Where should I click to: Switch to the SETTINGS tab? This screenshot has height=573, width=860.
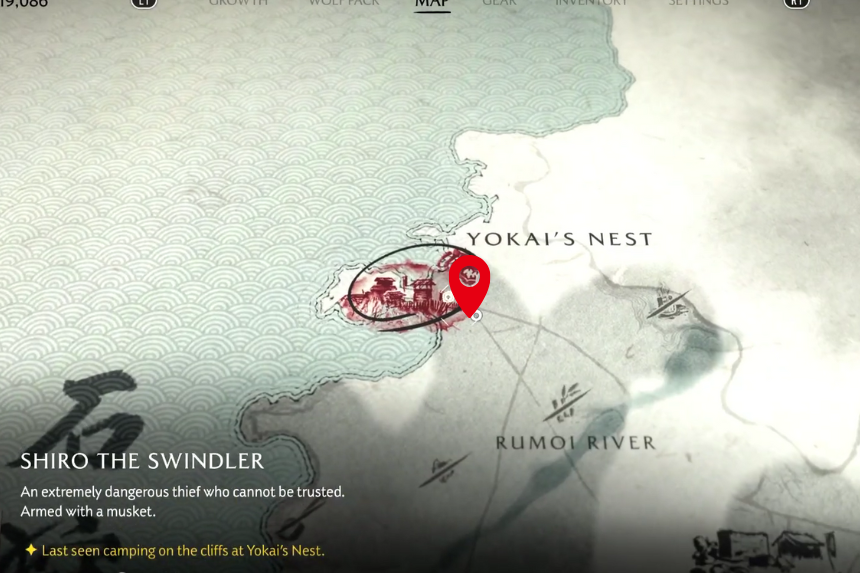pyautogui.click(x=698, y=4)
